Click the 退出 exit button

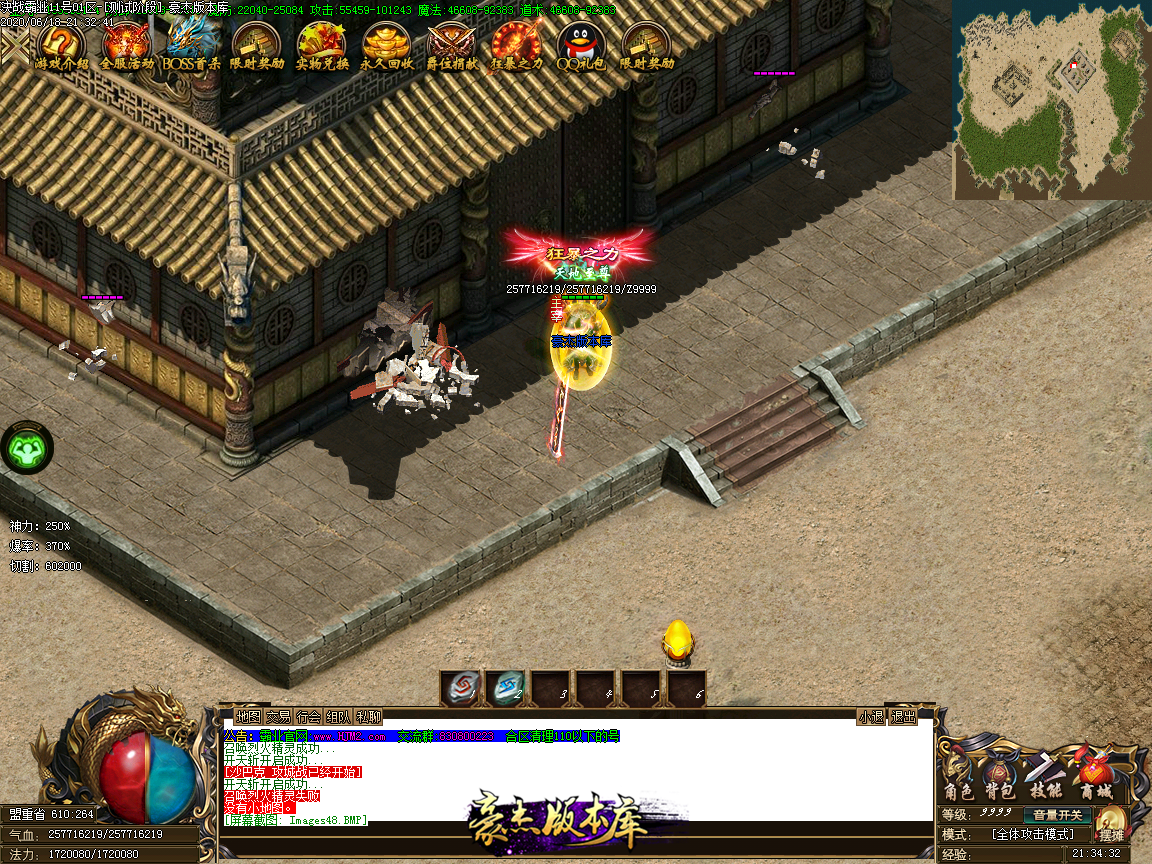tap(904, 717)
